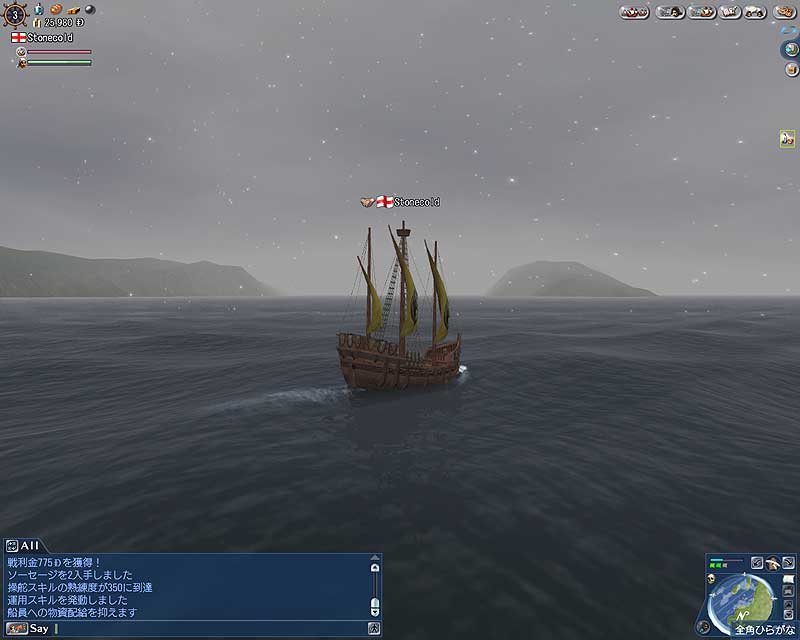
Task: Select the water supply bottle icon
Action: tap(39, 10)
